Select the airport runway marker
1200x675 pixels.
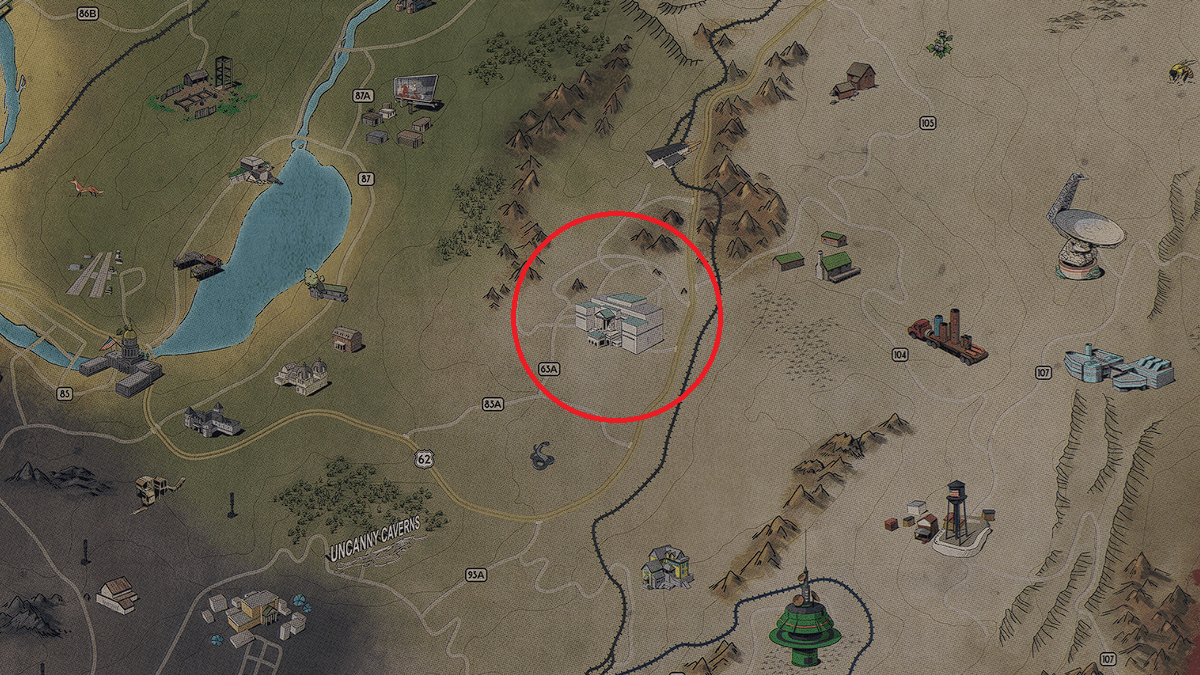[91, 273]
